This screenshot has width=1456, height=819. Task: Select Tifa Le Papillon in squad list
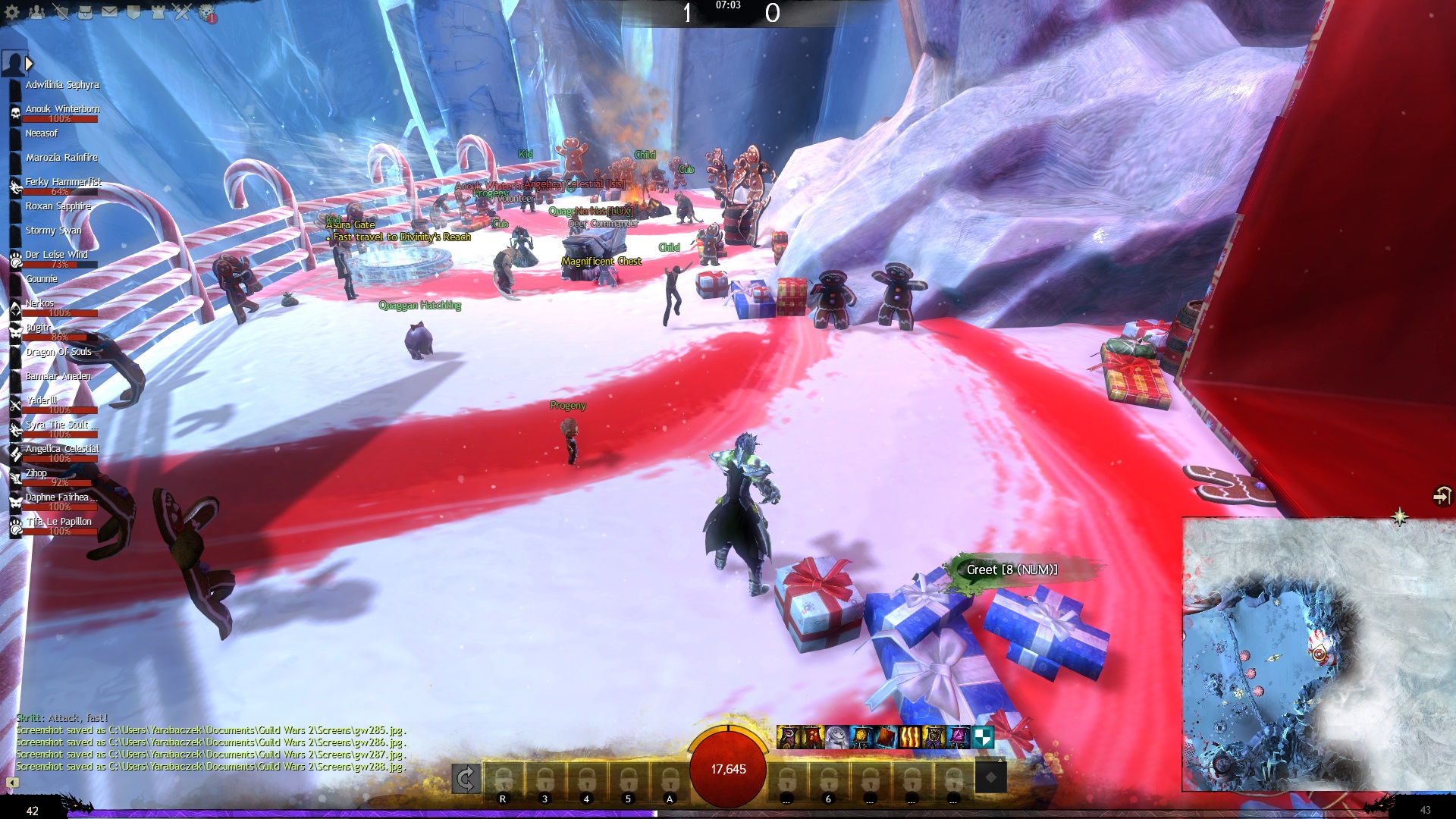(x=58, y=522)
